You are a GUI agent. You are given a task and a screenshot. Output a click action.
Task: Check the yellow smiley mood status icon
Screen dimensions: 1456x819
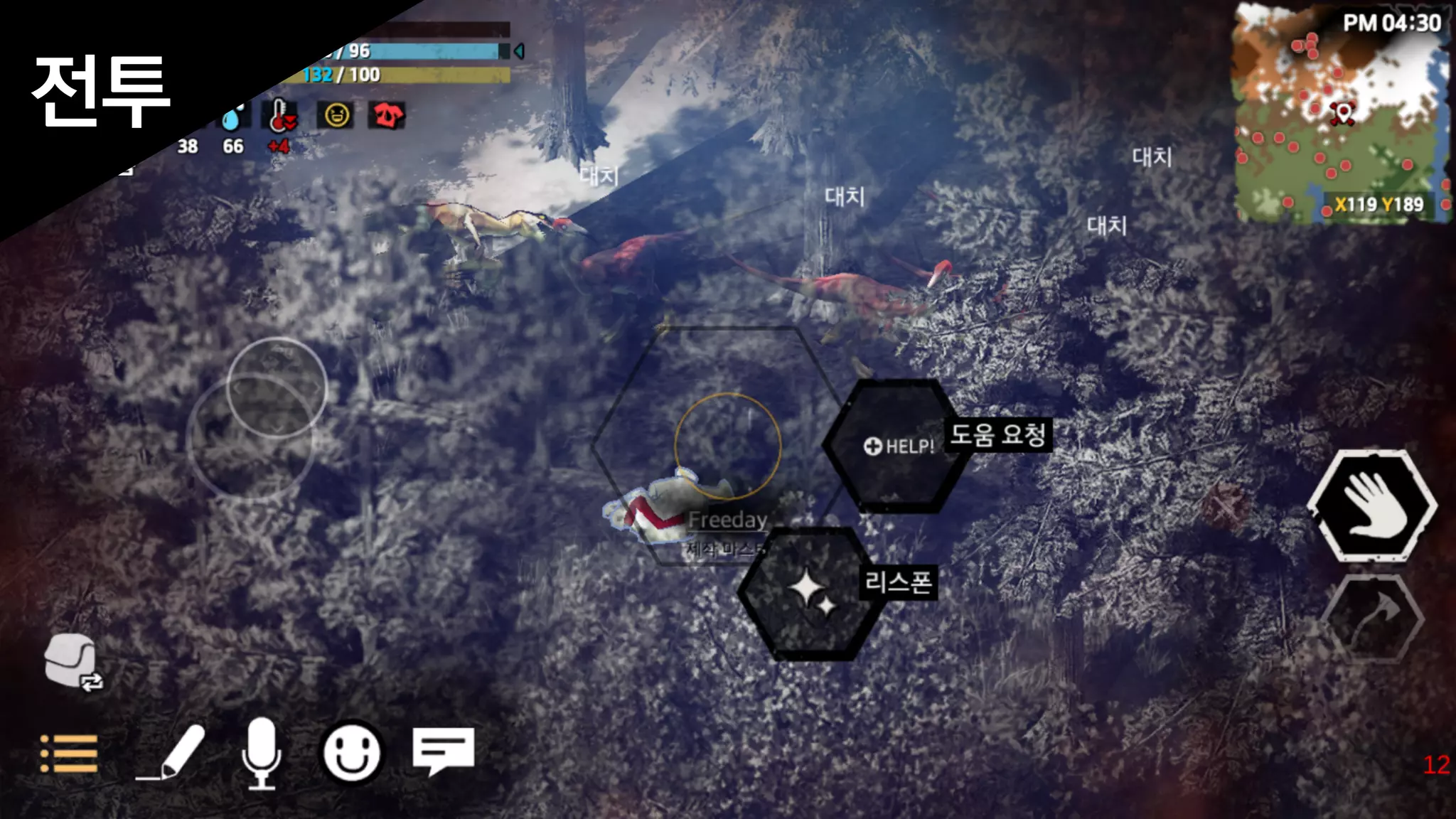pos(337,115)
